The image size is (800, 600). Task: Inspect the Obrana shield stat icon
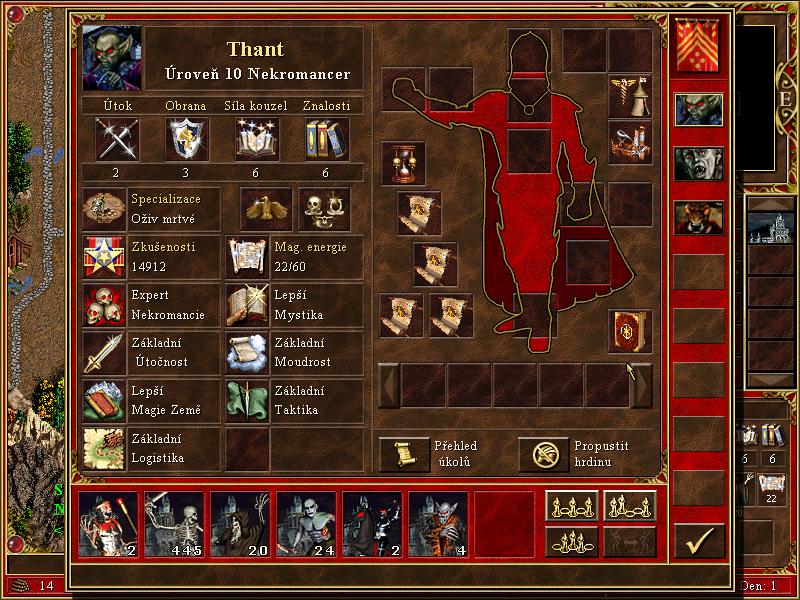click(187, 138)
